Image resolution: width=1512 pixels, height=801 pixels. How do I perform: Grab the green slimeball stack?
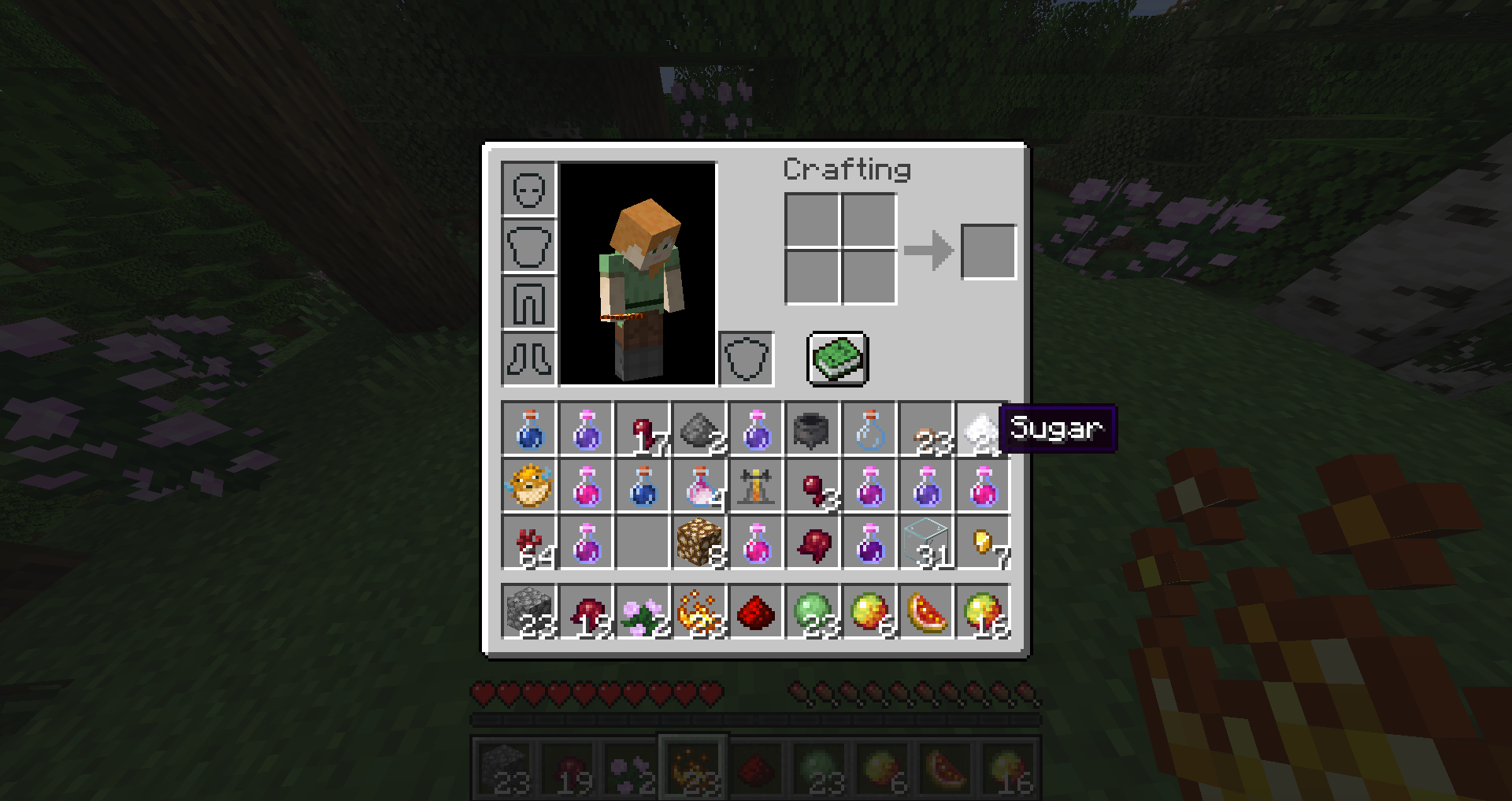click(813, 612)
